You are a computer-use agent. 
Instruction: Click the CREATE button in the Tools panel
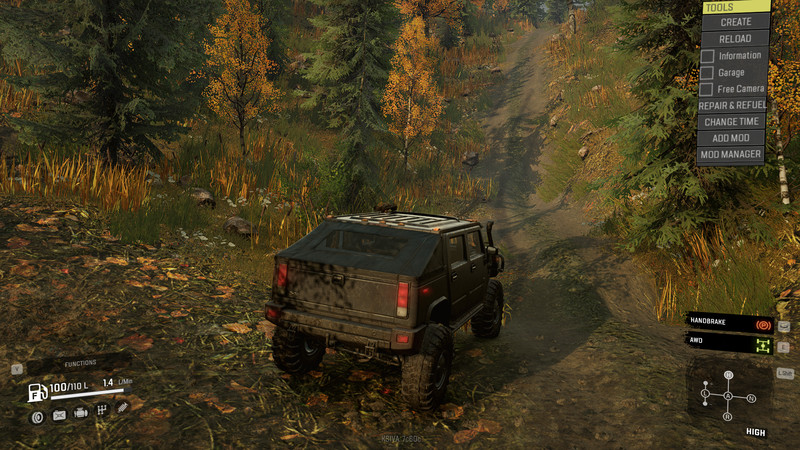click(735, 22)
